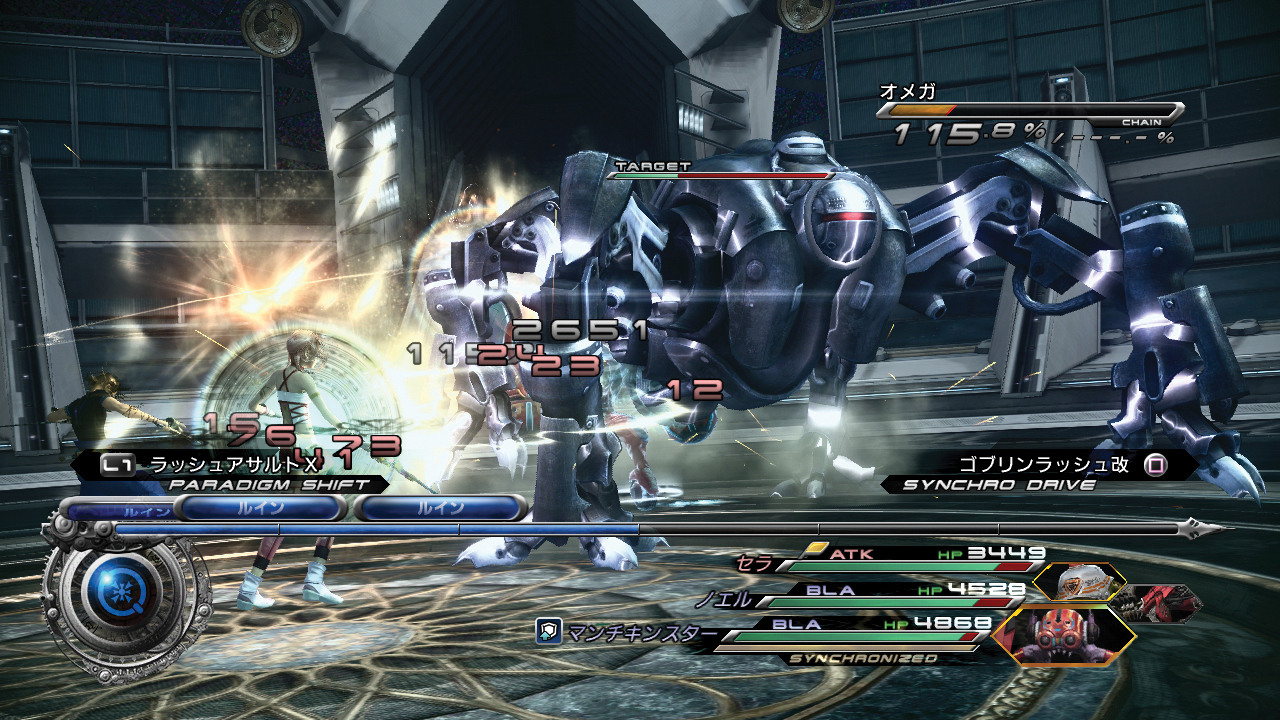Click the small icon beside マンチキンスター's name

point(547,631)
